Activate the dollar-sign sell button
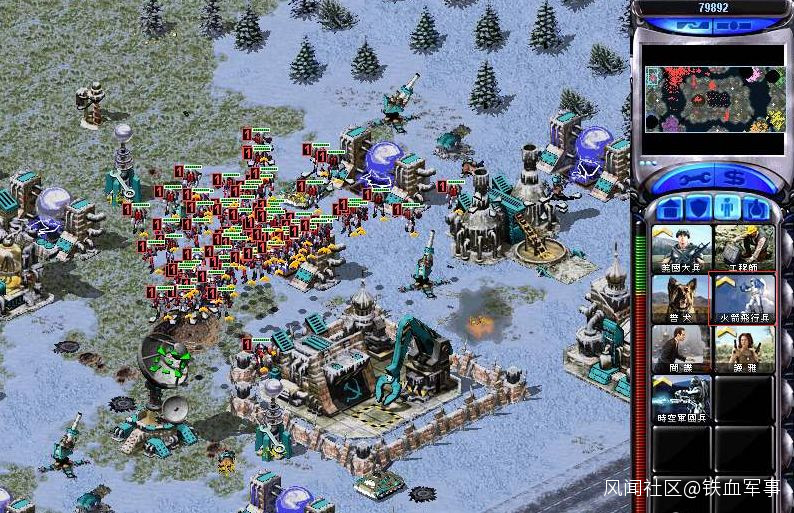The image size is (794, 513). (x=735, y=178)
